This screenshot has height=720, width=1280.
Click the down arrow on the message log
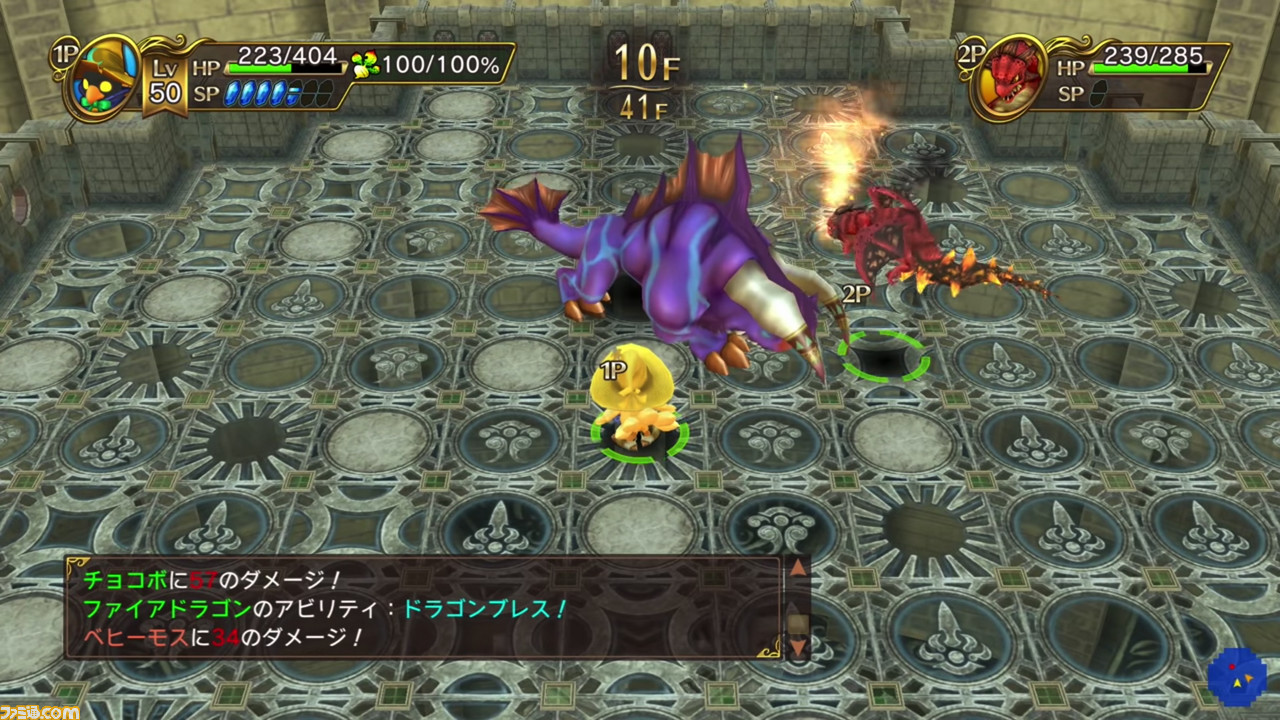click(798, 647)
